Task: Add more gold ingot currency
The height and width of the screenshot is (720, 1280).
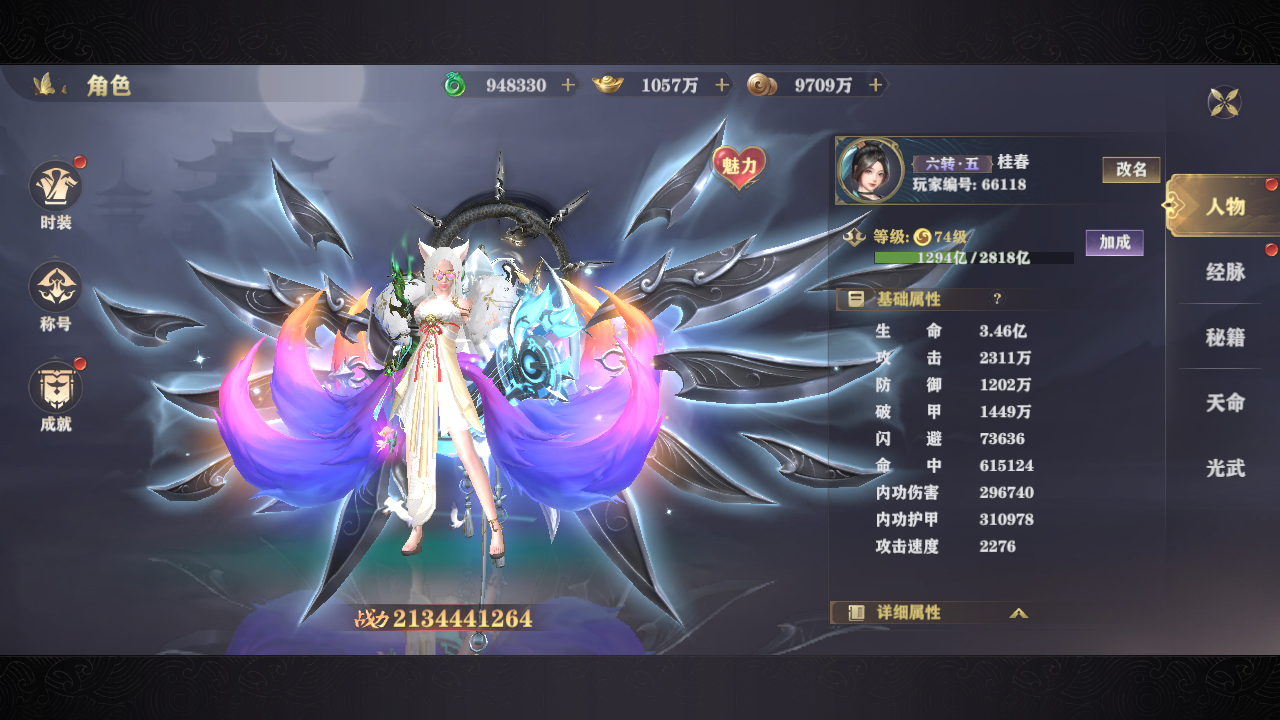Action: pyautogui.click(x=722, y=86)
